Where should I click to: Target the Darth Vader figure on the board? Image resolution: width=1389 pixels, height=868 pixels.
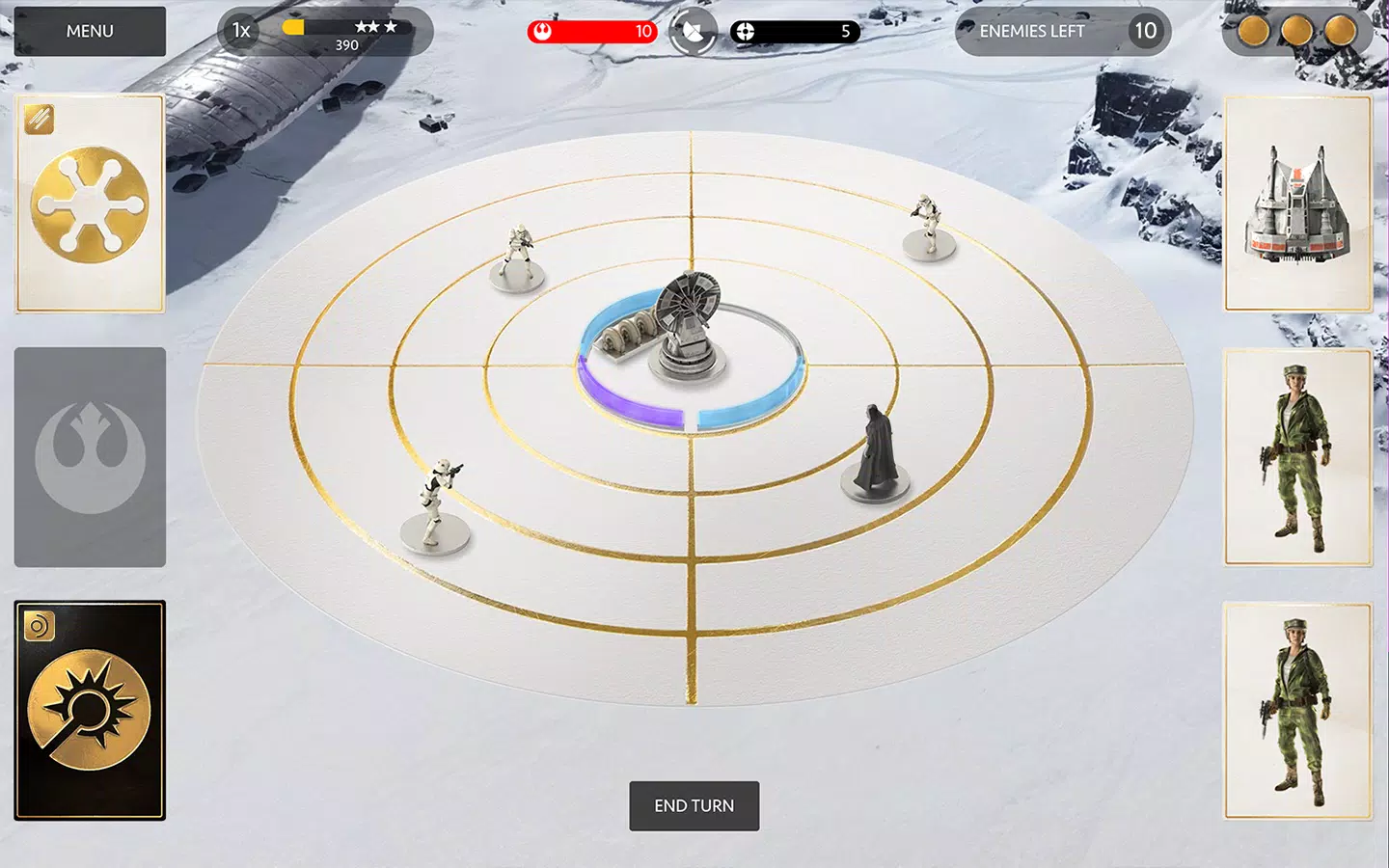pyautogui.click(x=876, y=448)
